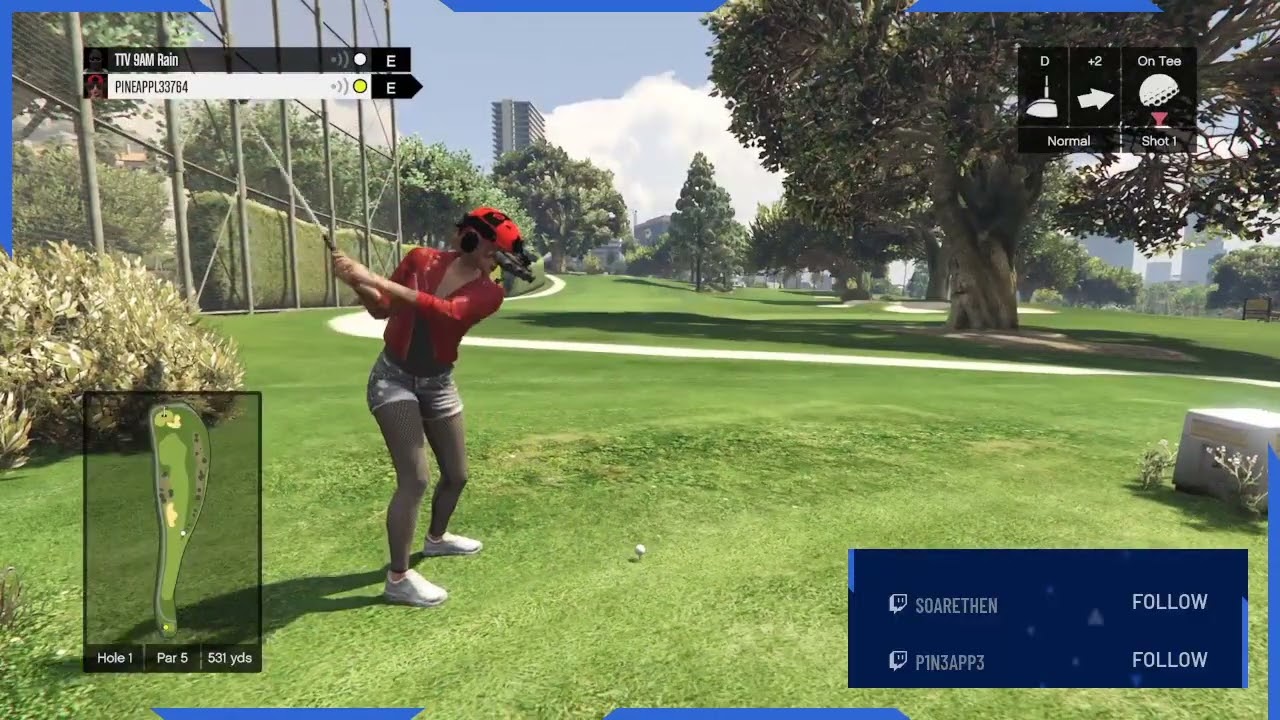The image size is (1280, 720).
Task: Follow the P1N3APP3 Twitch channel
Action: point(1169,660)
